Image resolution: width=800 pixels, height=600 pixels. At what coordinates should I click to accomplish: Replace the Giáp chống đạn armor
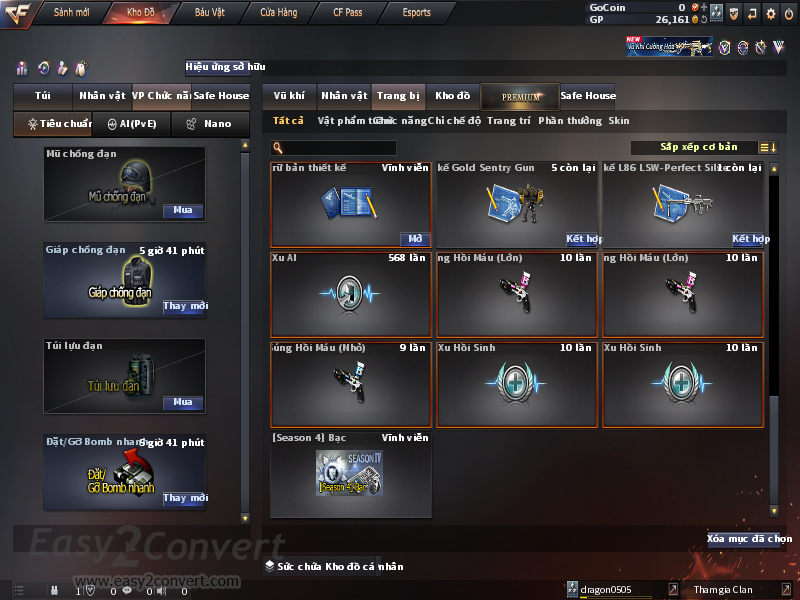(x=185, y=306)
